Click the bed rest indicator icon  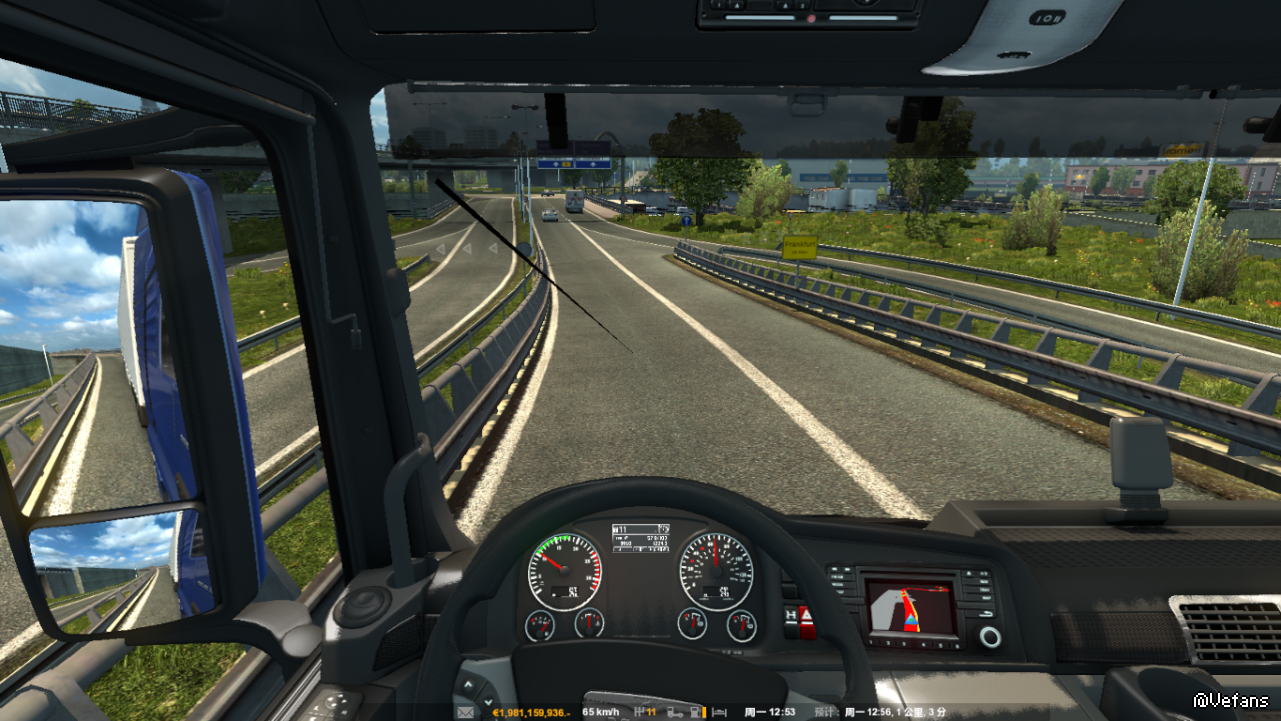point(717,712)
